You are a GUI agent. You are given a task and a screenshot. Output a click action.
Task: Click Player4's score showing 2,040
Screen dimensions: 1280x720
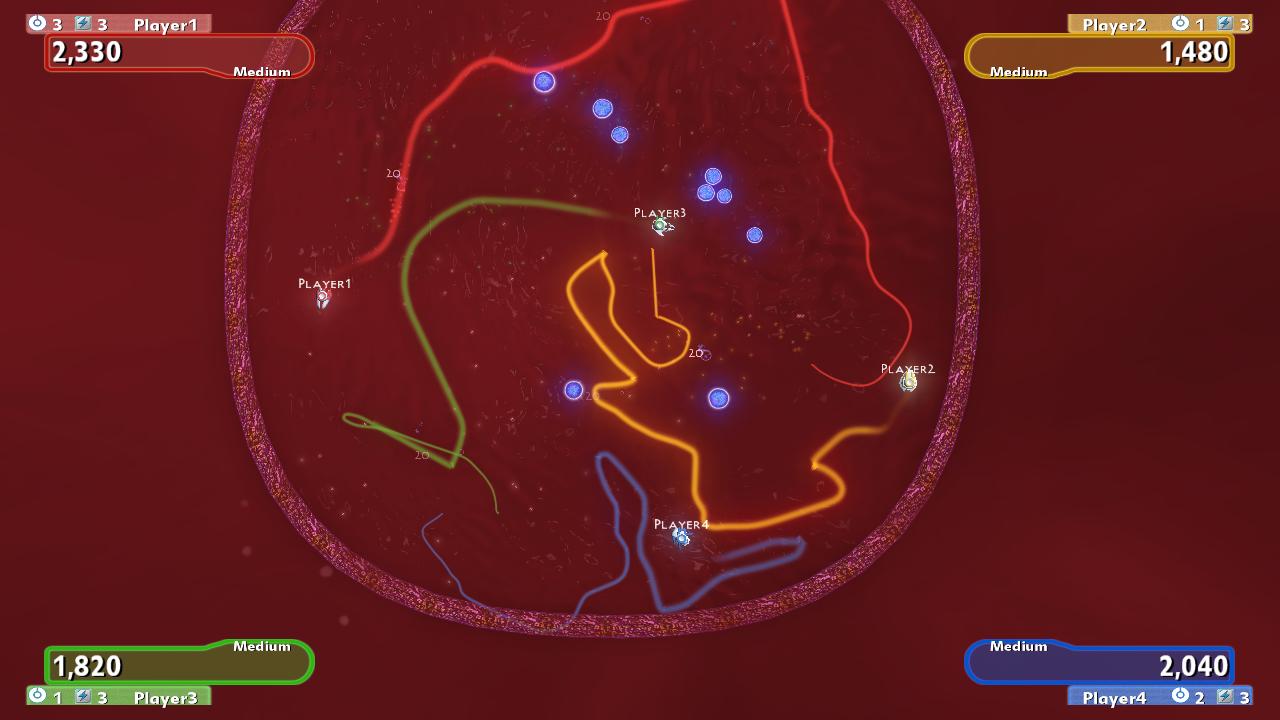(1193, 665)
